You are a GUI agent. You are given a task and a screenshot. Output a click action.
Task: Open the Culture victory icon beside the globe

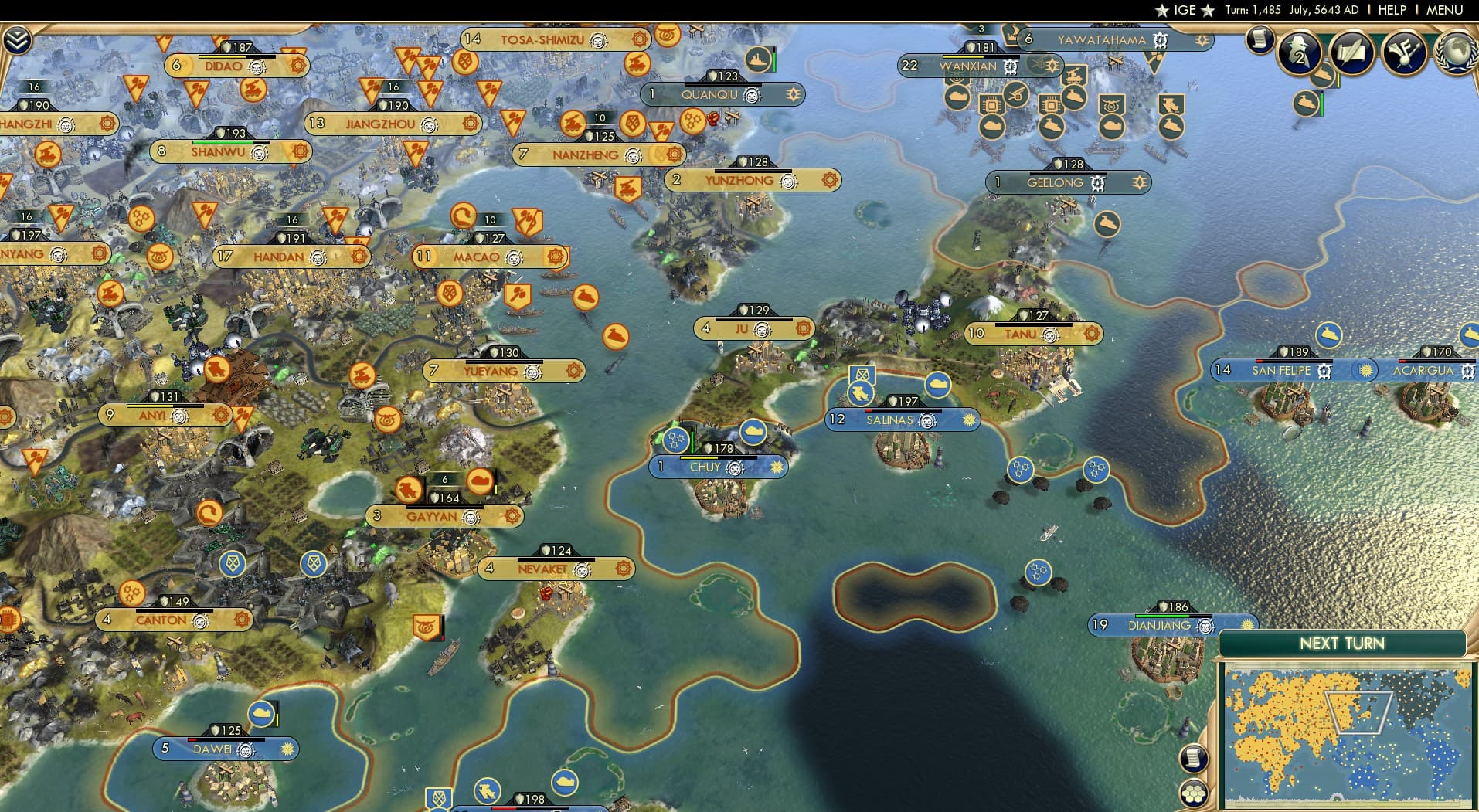pos(1405,53)
